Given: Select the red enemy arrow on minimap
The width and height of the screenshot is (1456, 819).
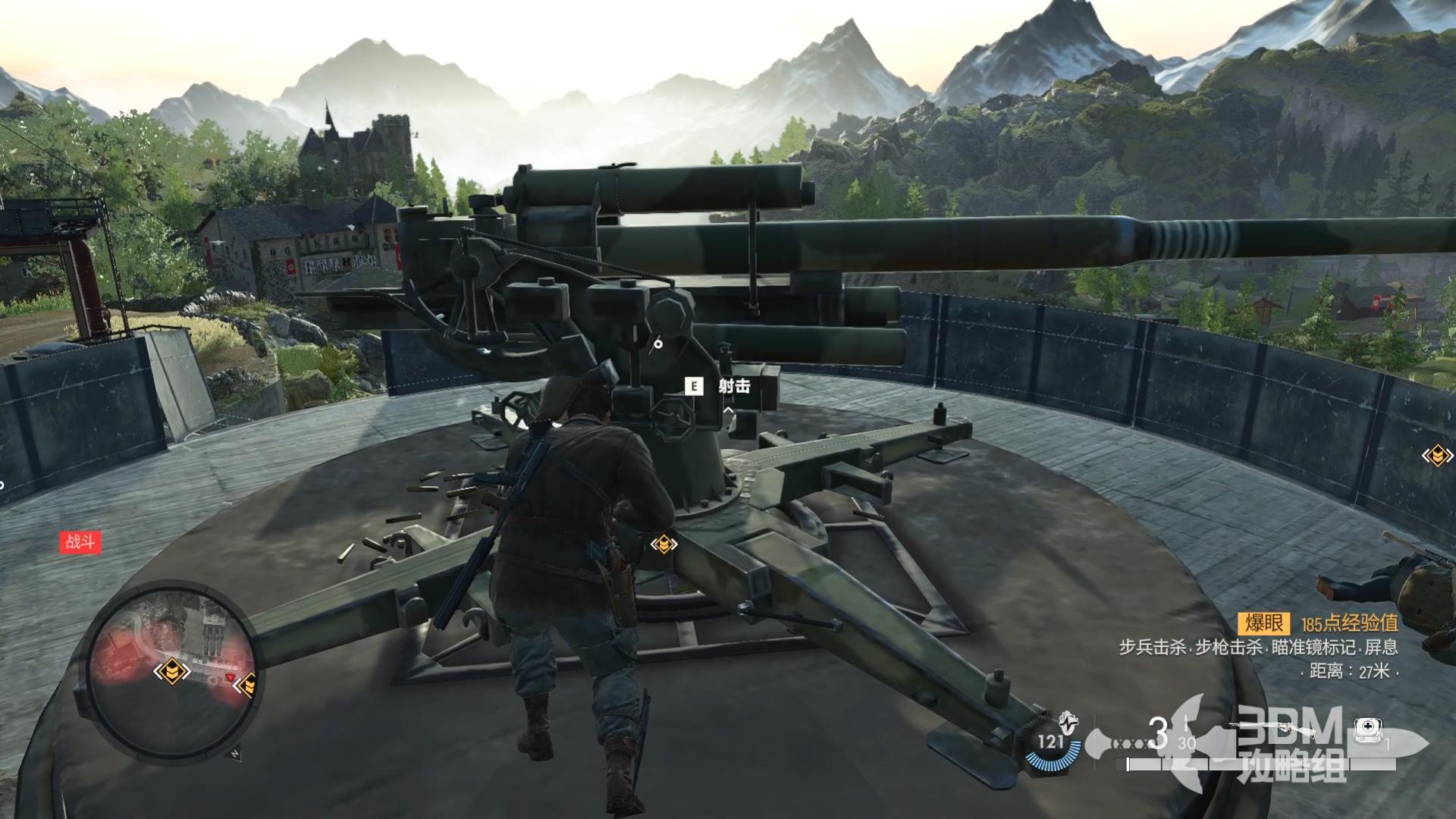Looking at the screenshot, I should coord(231,677).
